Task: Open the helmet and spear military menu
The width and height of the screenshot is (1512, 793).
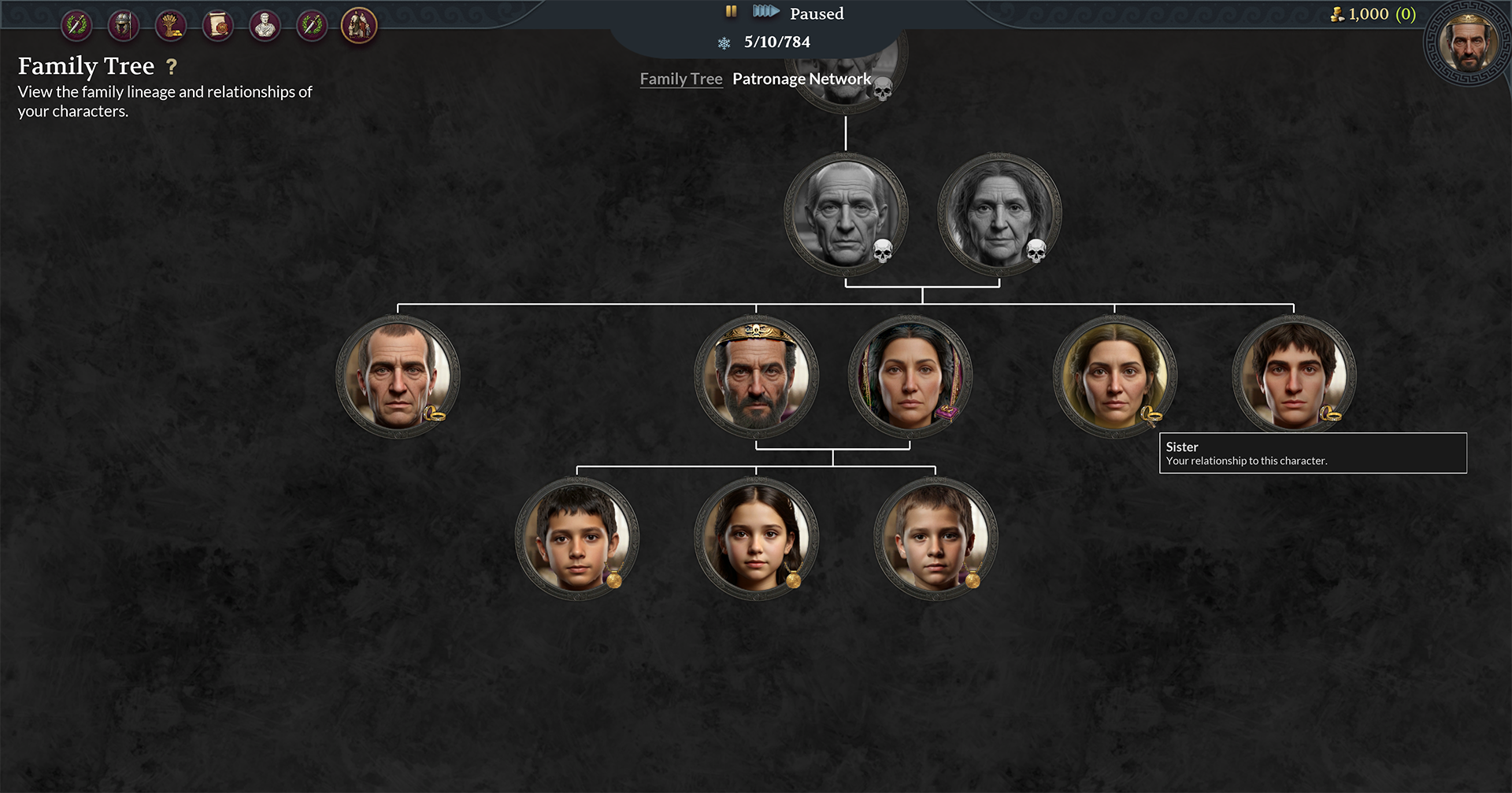Action: pyautogui.click(x=124, y=26)
